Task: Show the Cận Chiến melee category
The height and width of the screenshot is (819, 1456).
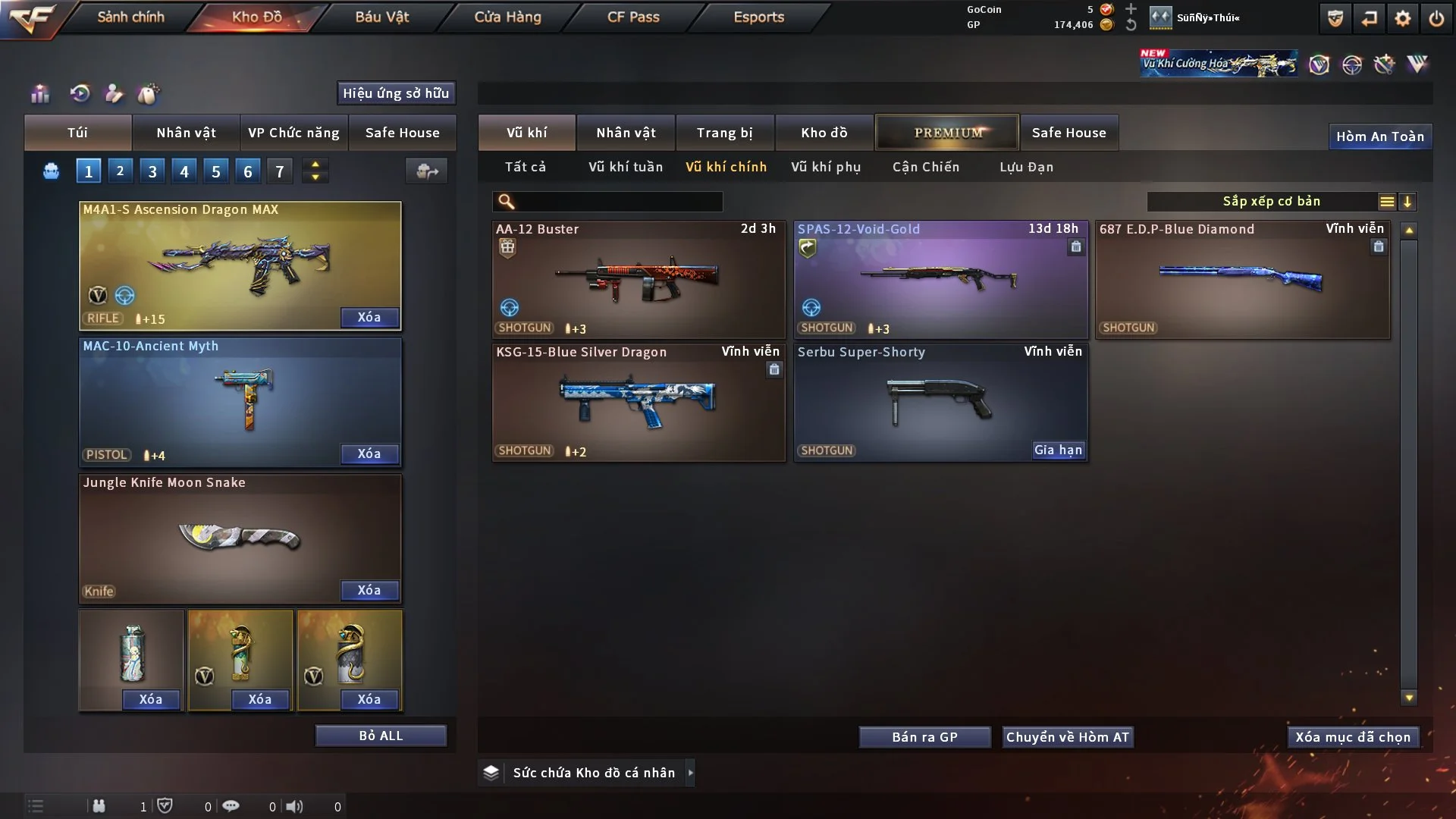Action: coord(926,167)
